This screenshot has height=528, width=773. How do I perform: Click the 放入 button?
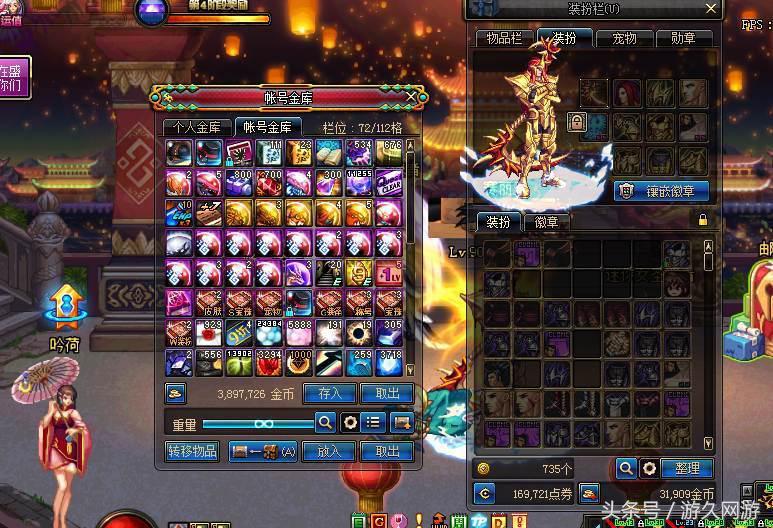329,452
